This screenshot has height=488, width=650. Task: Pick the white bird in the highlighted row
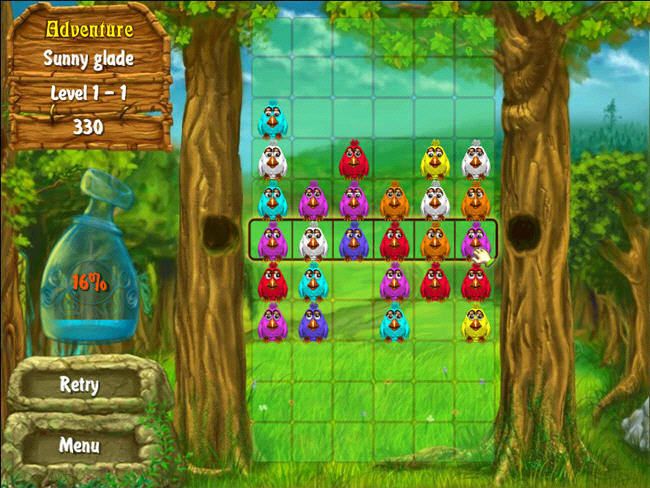(313, 241)
